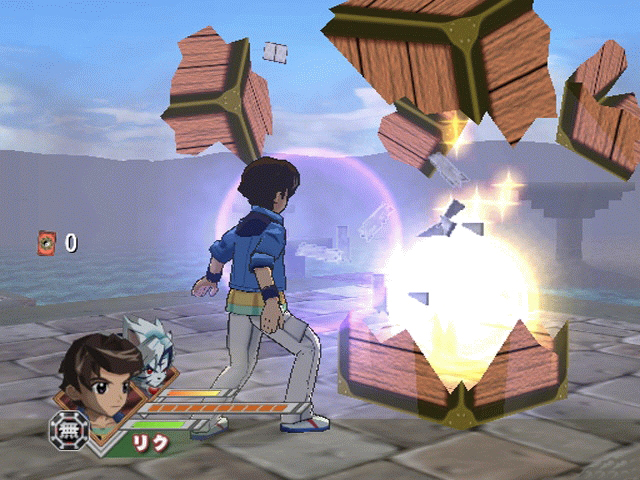Click the 無 attribute emblem
This screenshot has width=640, height=480.
click(x=69, y=430)
